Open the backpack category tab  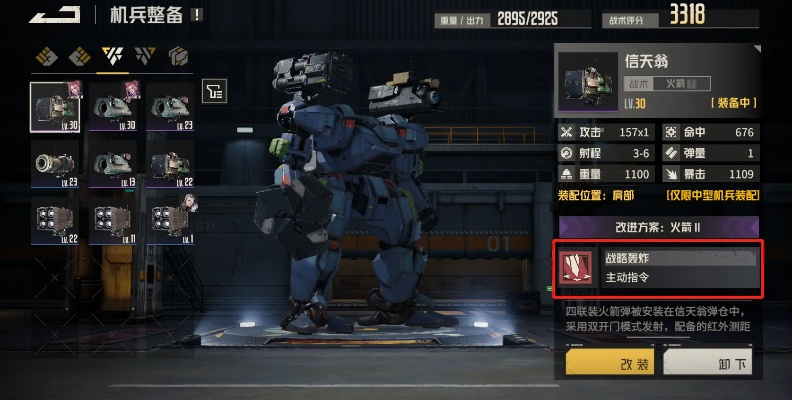point(179,55)
